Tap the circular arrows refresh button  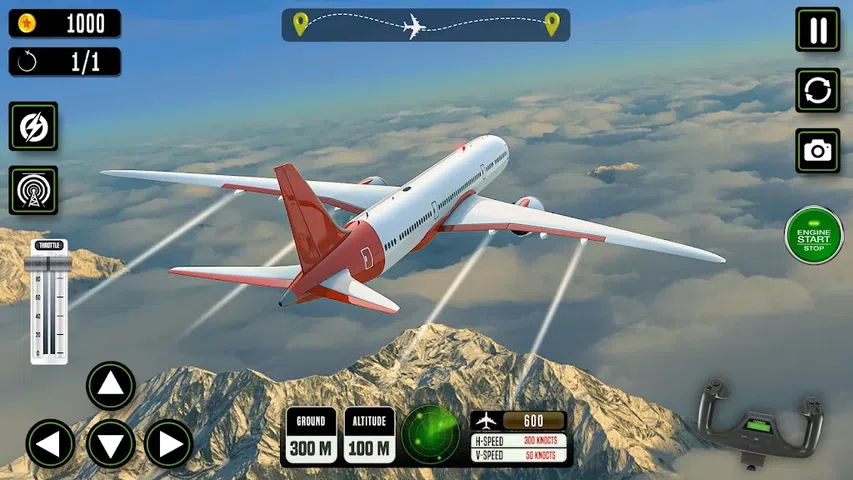point(817,90)
